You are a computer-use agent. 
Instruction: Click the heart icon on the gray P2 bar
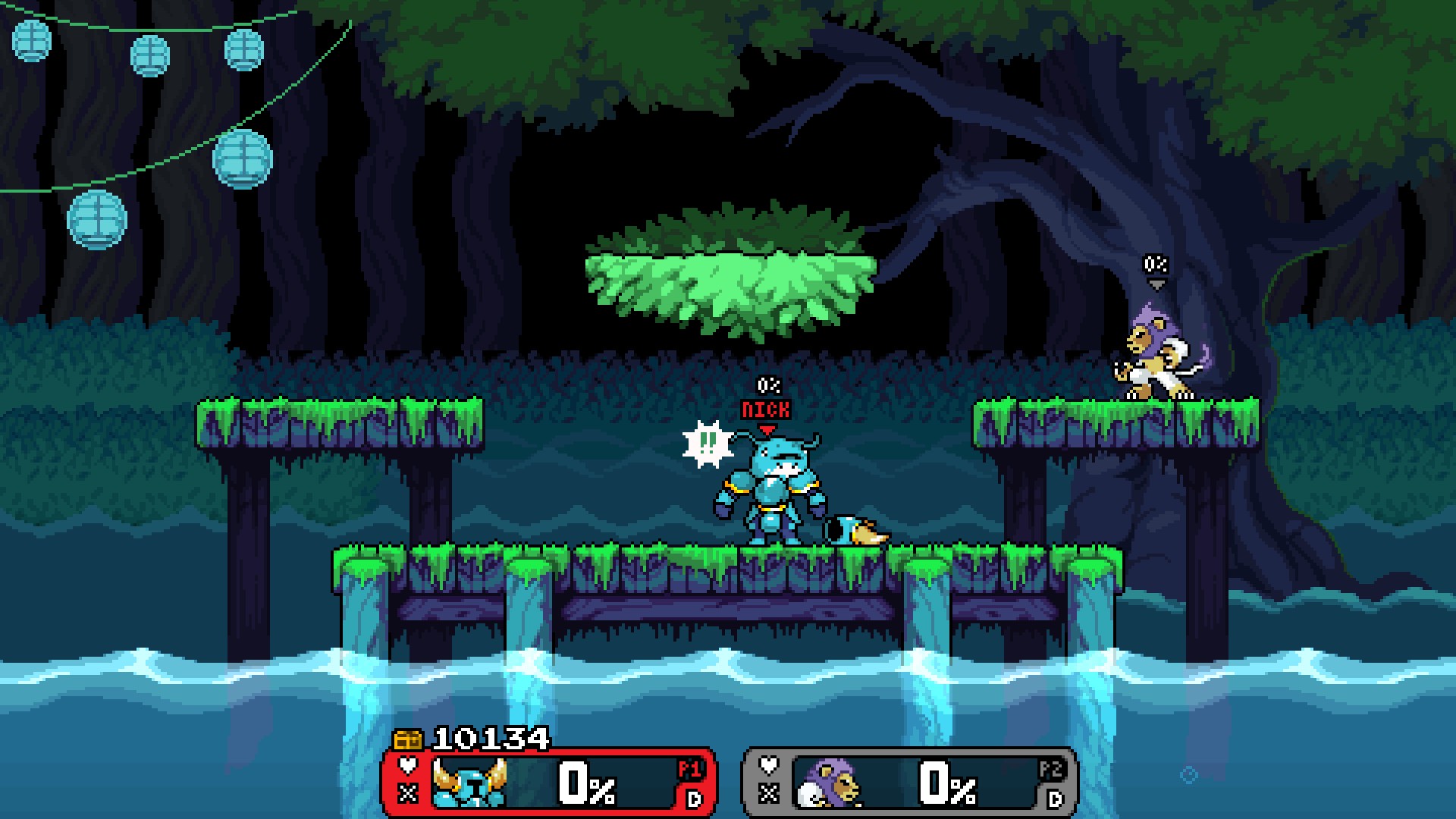click(x=767, y=766)
